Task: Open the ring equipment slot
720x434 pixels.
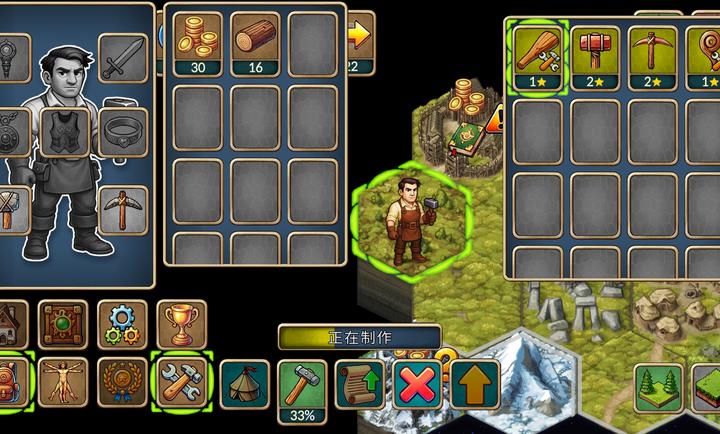Action: click(124, 132)
